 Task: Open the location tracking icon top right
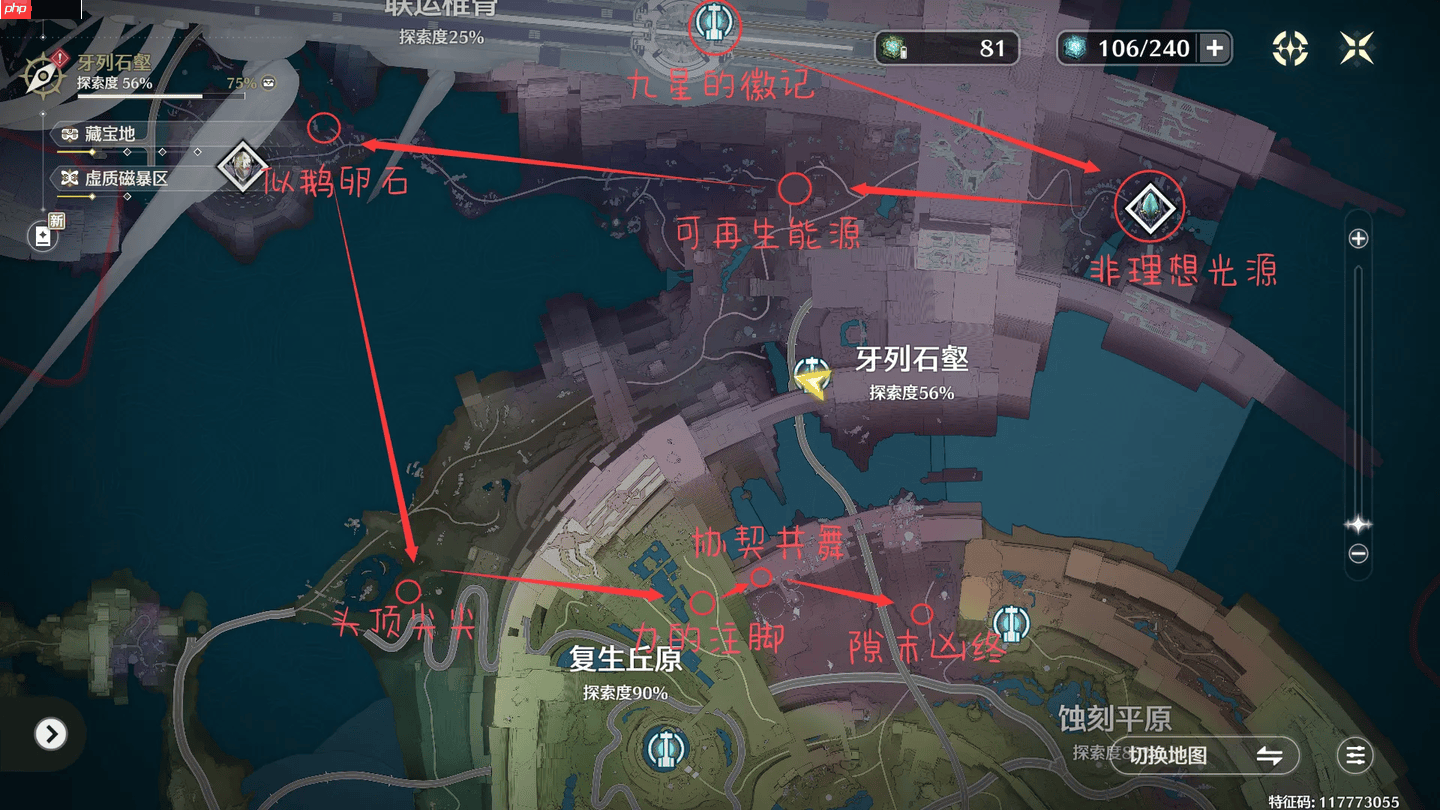coord(1290,47)
